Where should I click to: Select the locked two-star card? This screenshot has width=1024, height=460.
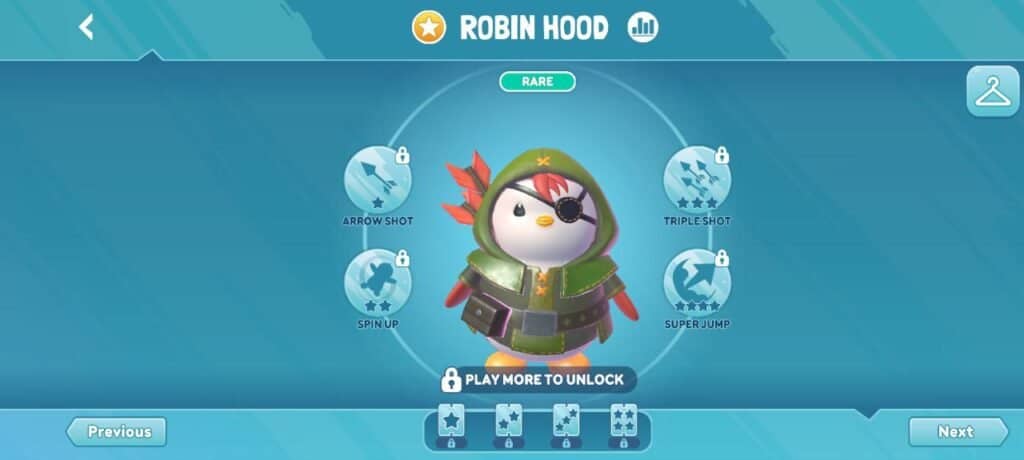pos(508,424)
